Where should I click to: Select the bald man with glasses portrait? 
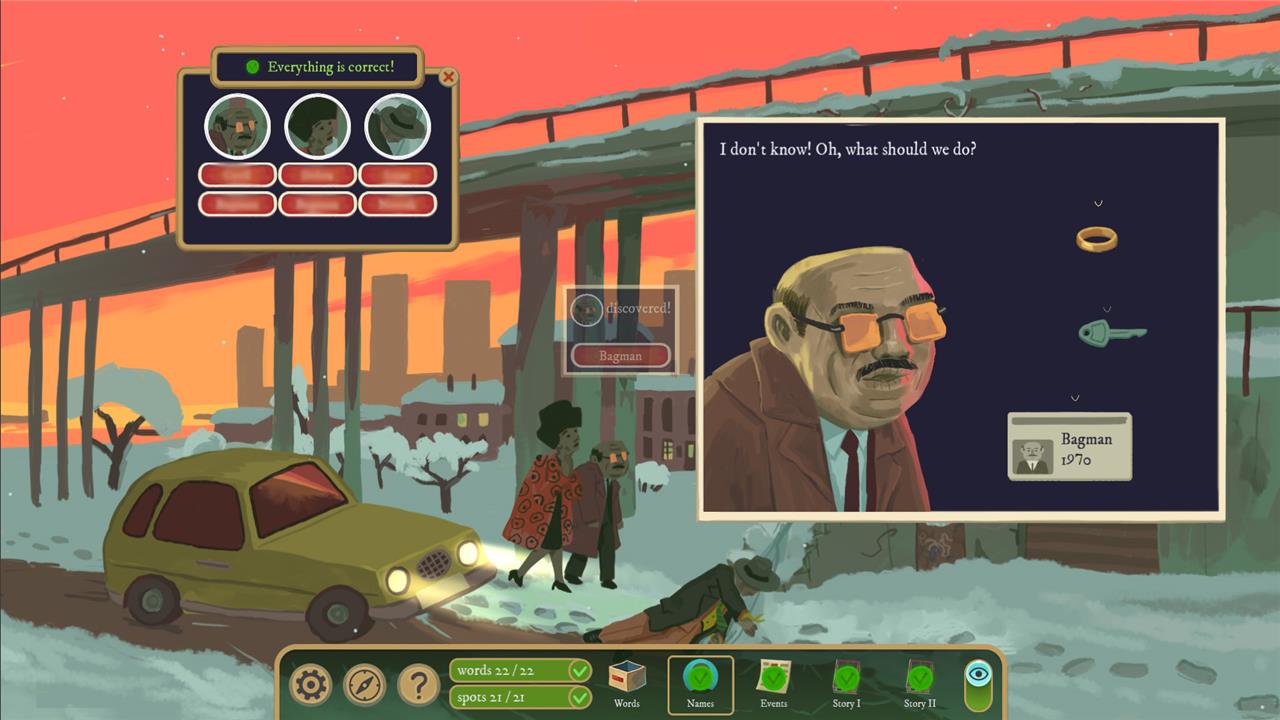(x=237, y=127)
